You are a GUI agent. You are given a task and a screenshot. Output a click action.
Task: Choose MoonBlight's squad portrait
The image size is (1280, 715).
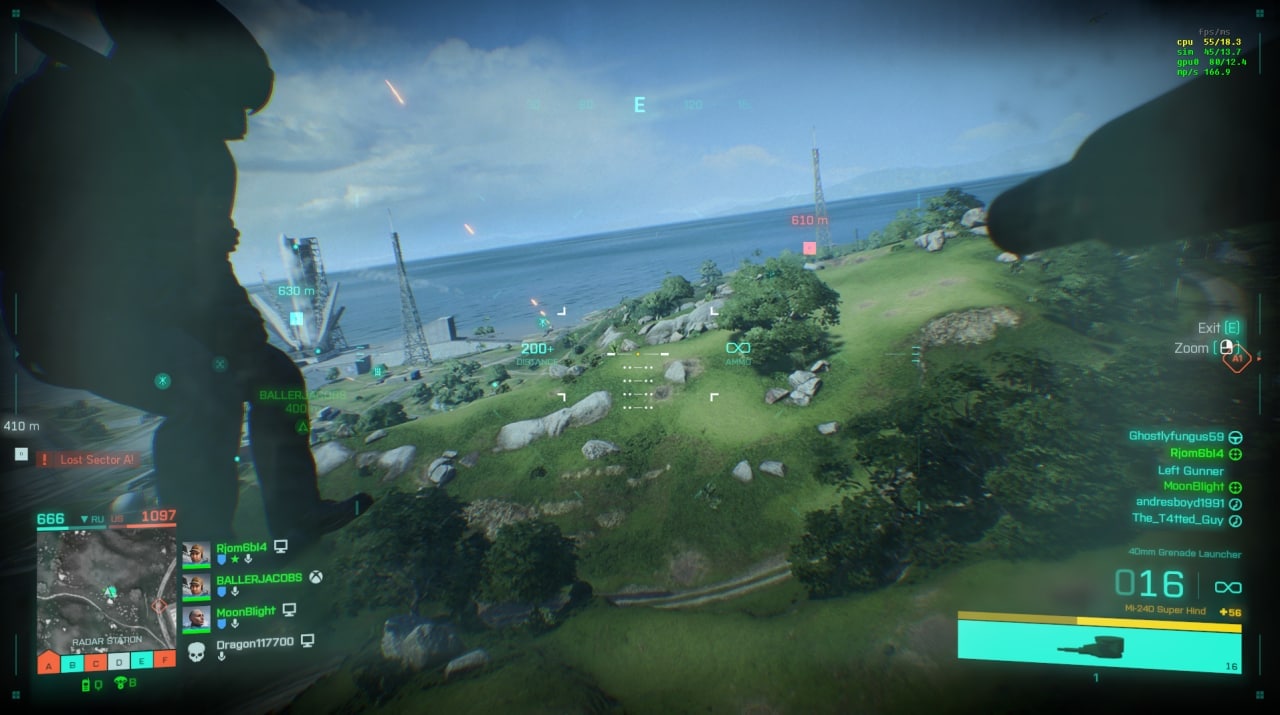pos(196,617)
